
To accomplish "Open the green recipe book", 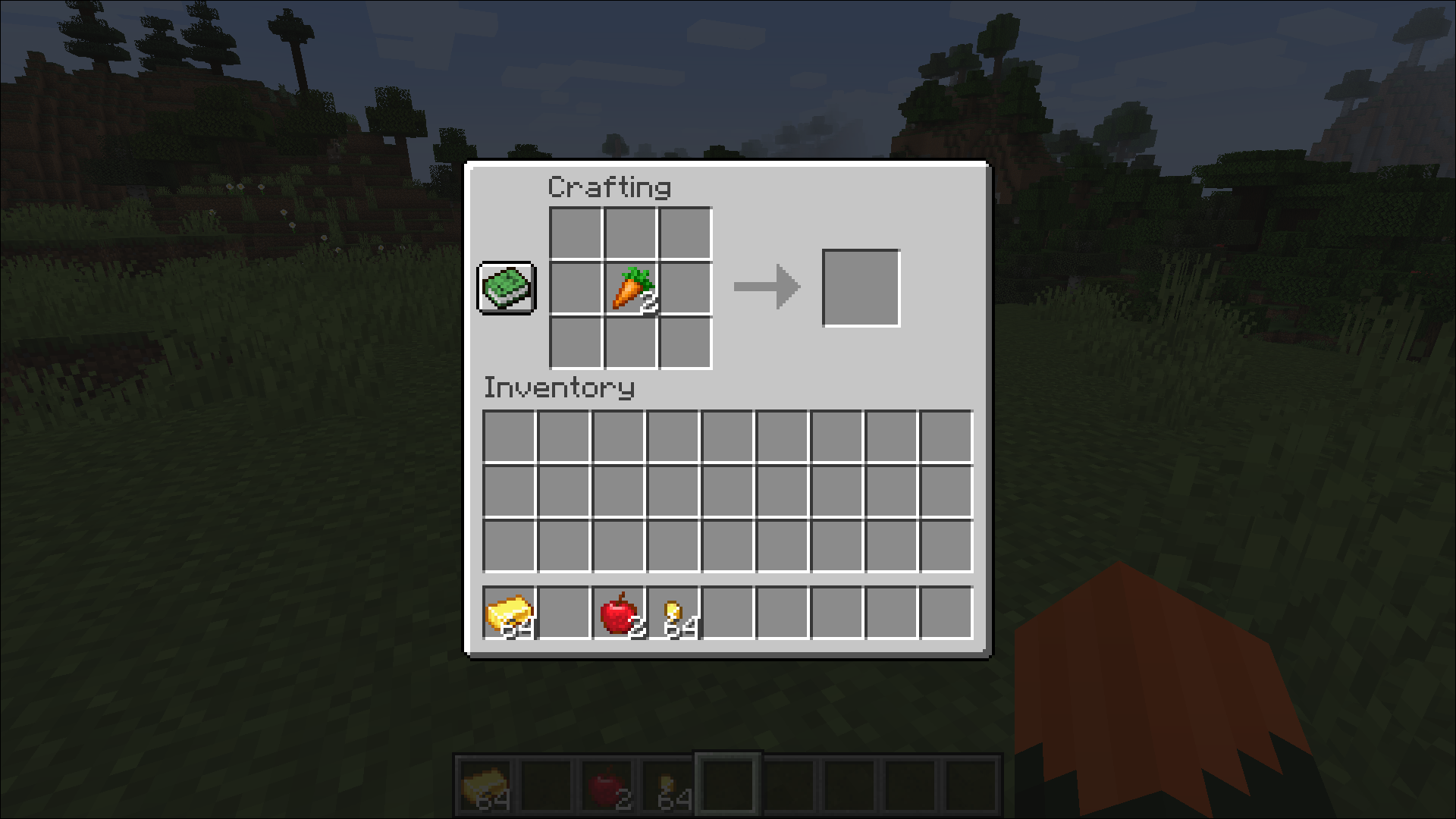I will pos(507,288).
